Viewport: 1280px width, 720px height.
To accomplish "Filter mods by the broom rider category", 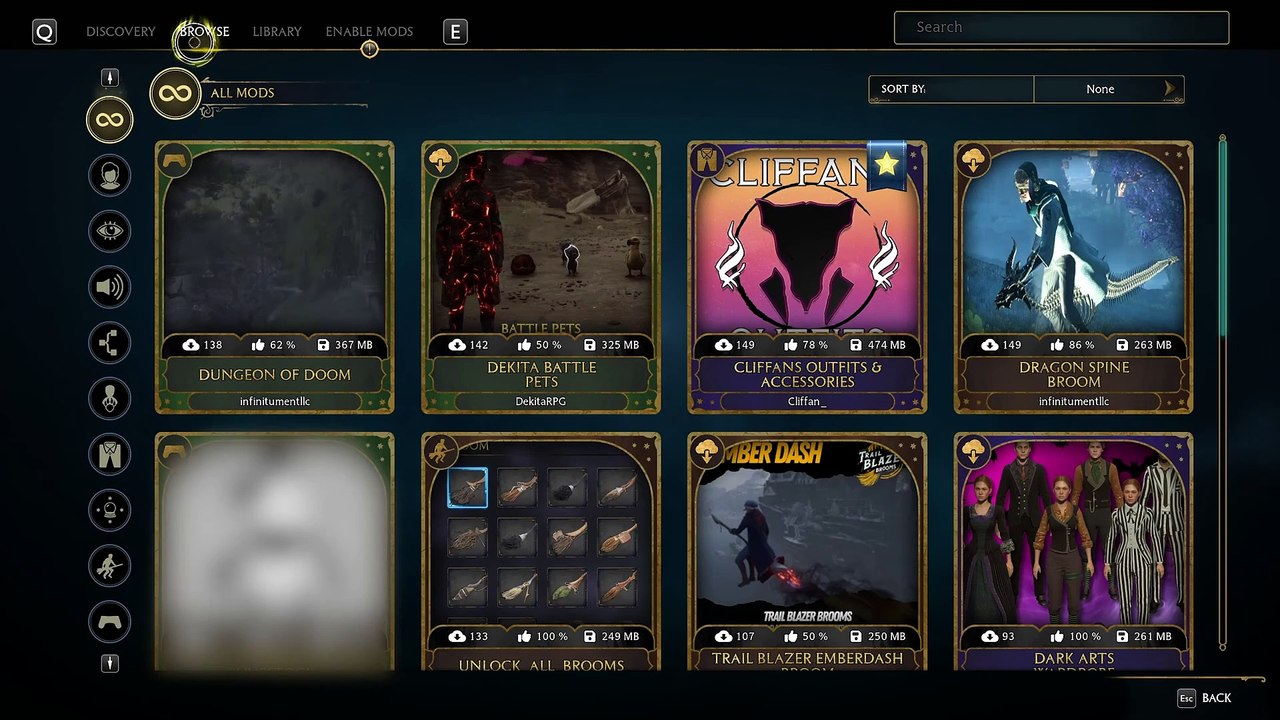I will click(x=110, y=566).
